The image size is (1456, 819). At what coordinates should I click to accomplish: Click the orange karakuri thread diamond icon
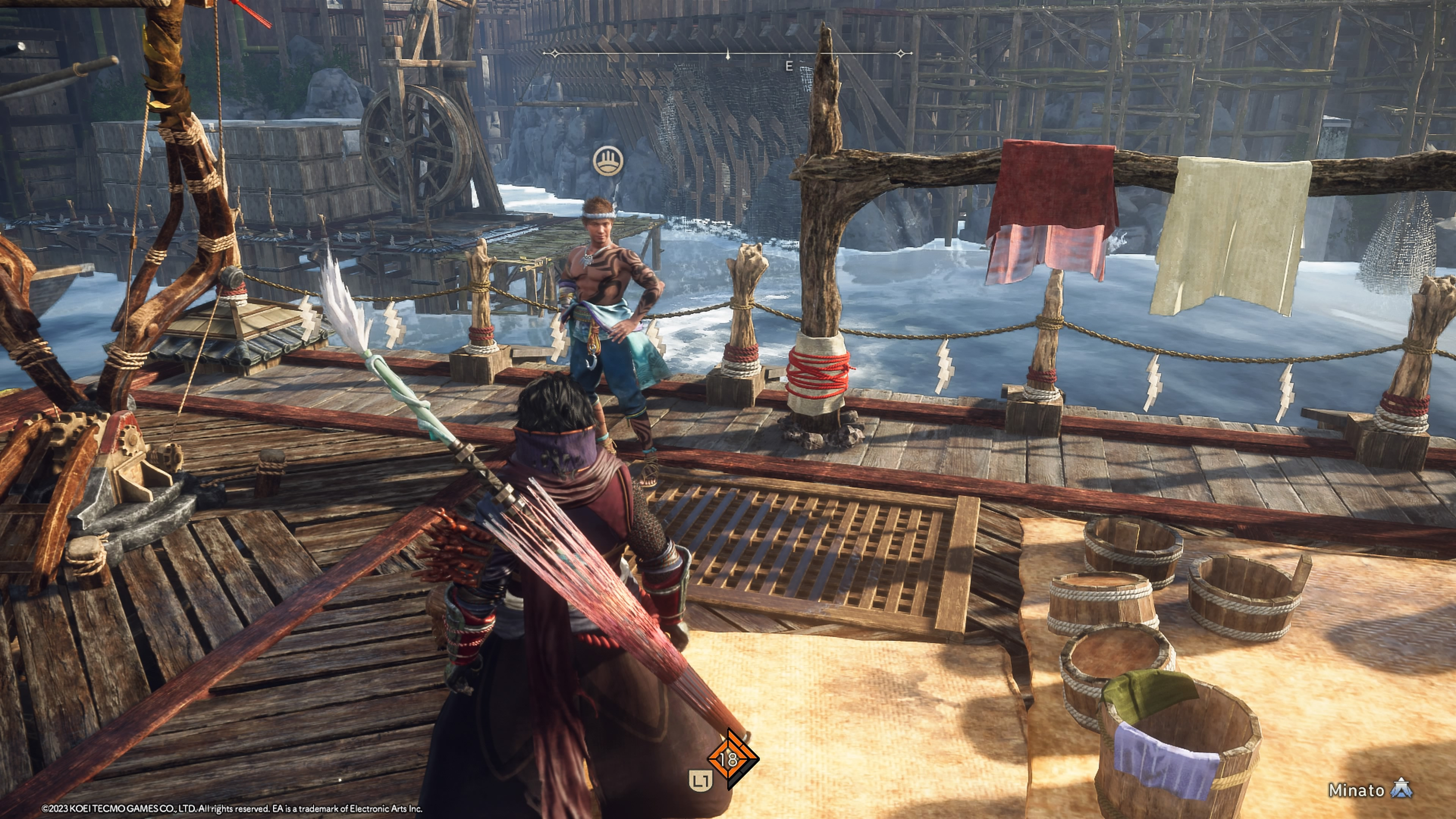(732, 759)
